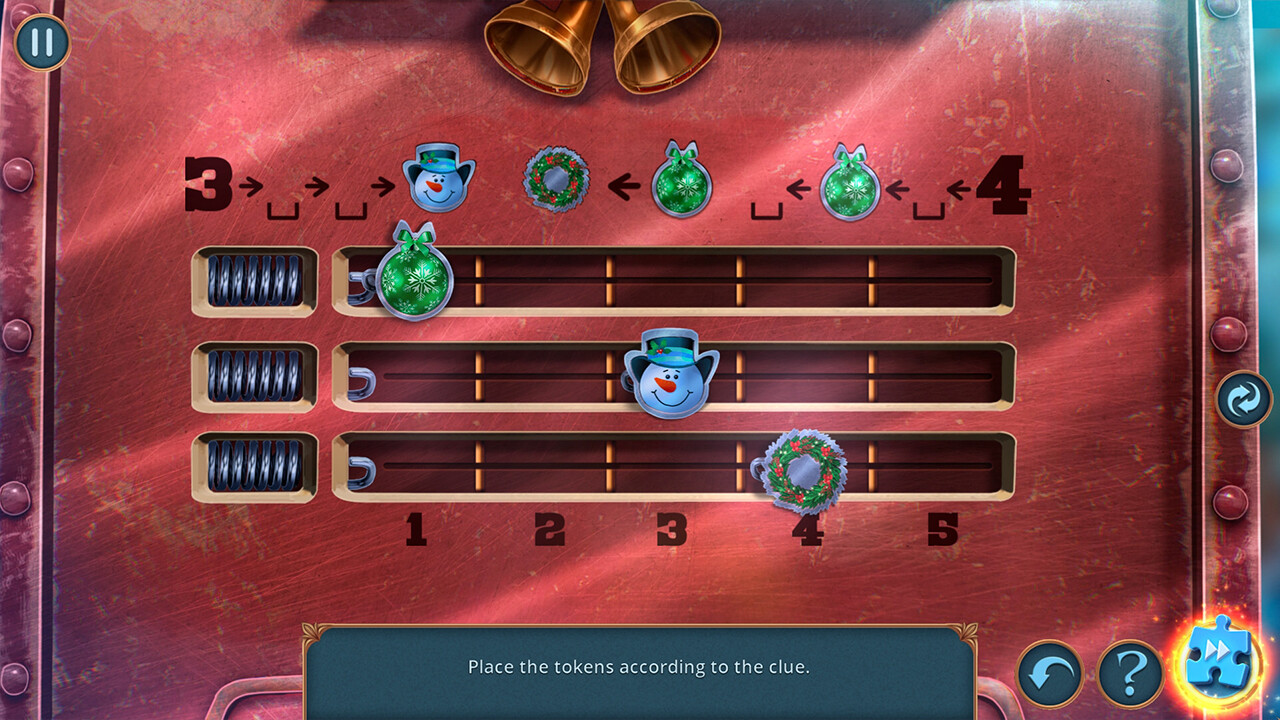Reset the puzzle with the circular arrows button
Image resolution: width=1280 pixels, height=720 pixels.
(x=1244, y=400)
